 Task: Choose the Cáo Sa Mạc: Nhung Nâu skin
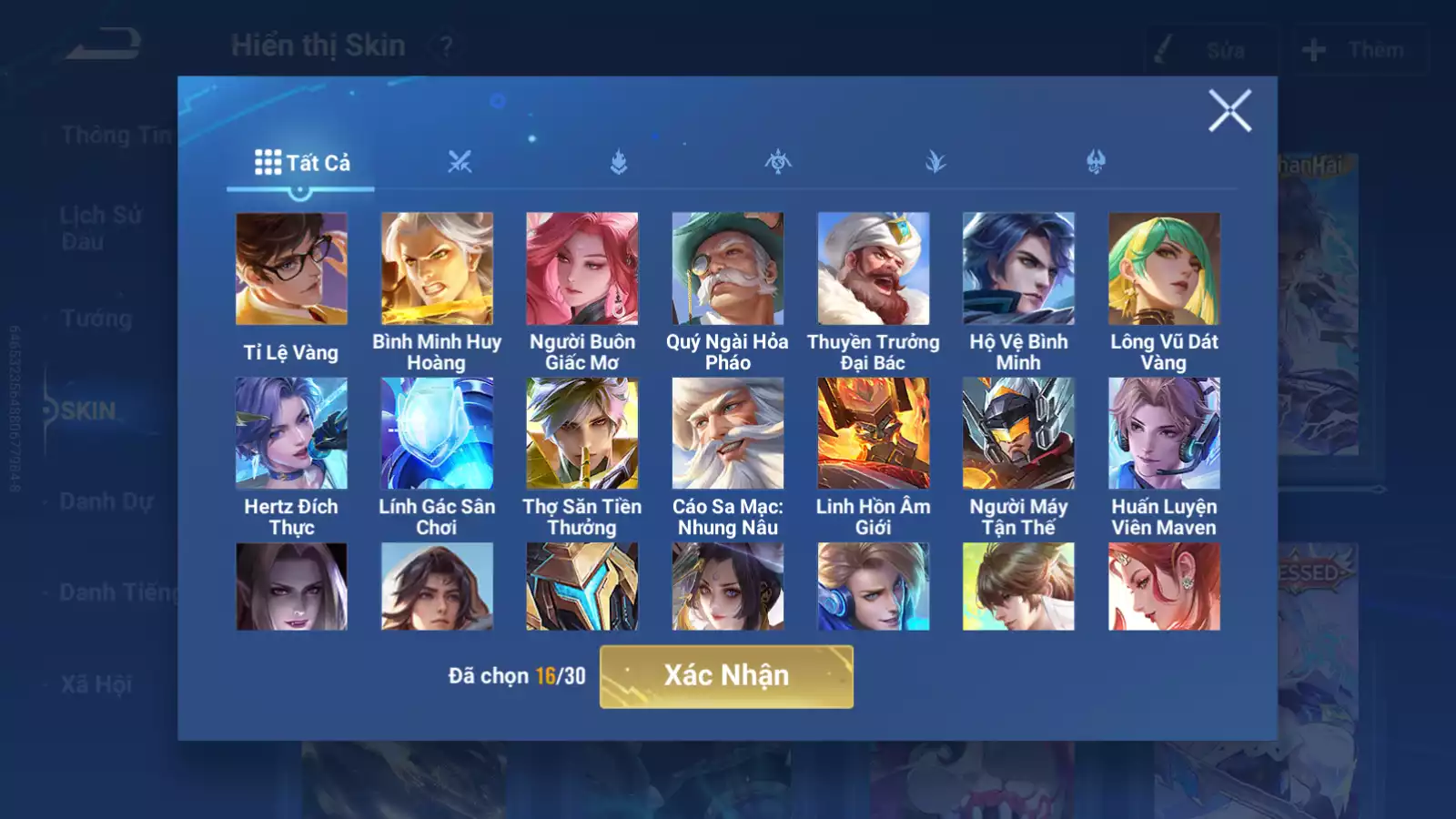coord(728,434)
